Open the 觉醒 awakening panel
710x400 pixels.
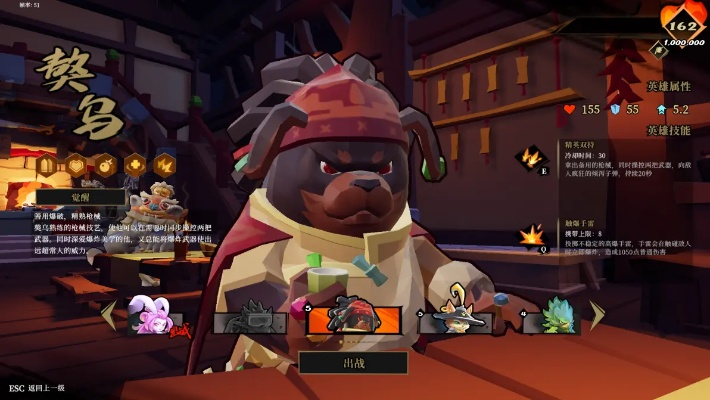(x=80, y=197)
